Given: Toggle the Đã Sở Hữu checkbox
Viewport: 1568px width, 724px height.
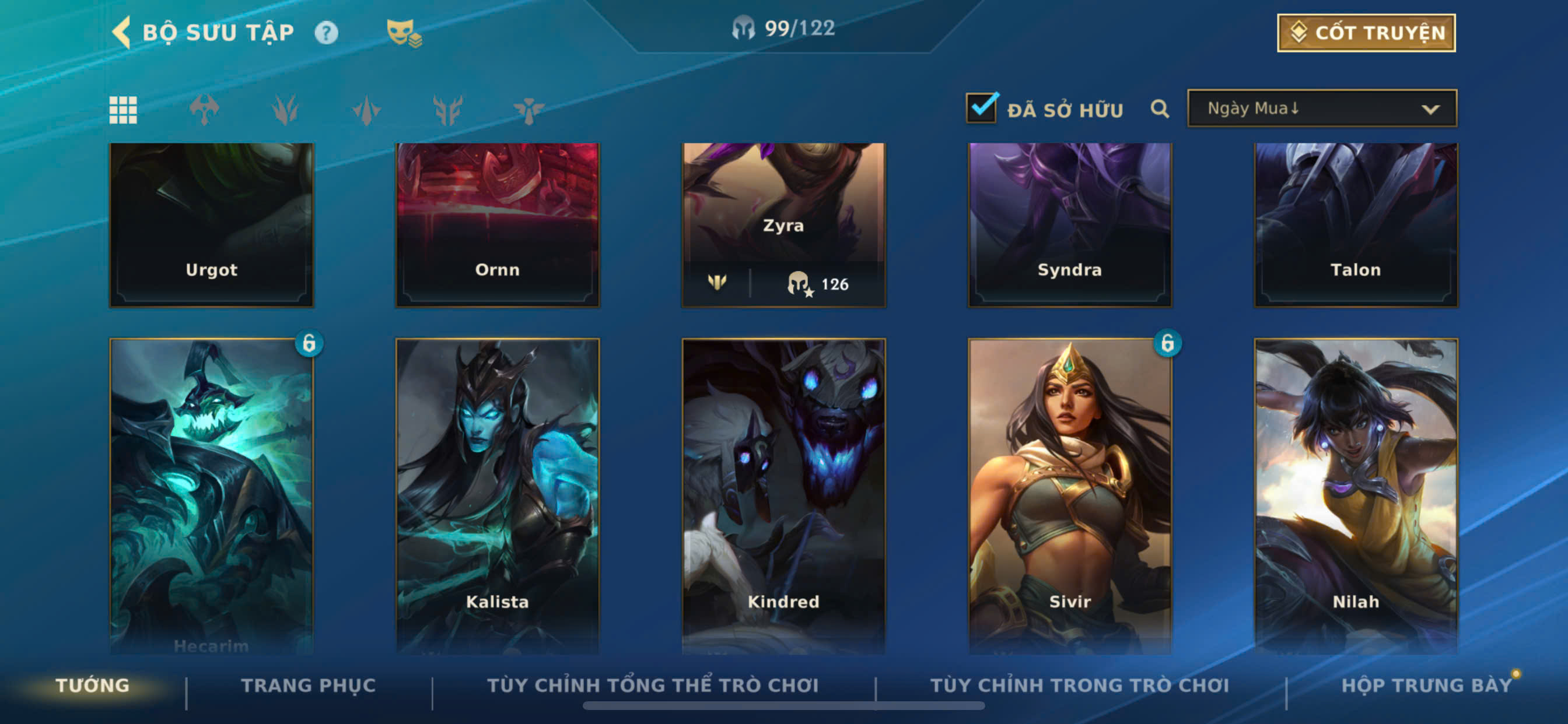Looking at the screenshot, I should pos(981,108).
